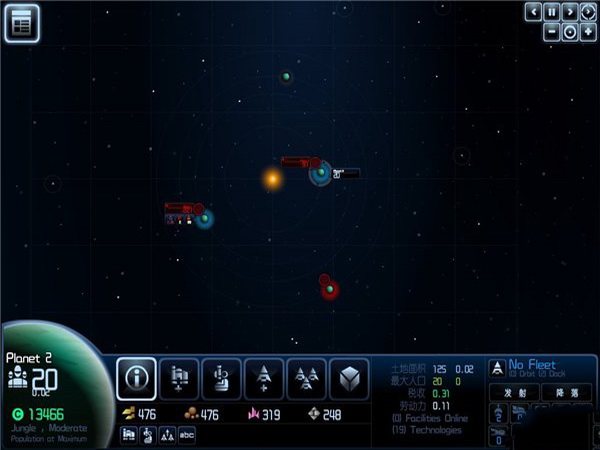Click the small facilities queue icon
Image resolution: width=600 pixels, height=450 pixels.
click(129, 433)
